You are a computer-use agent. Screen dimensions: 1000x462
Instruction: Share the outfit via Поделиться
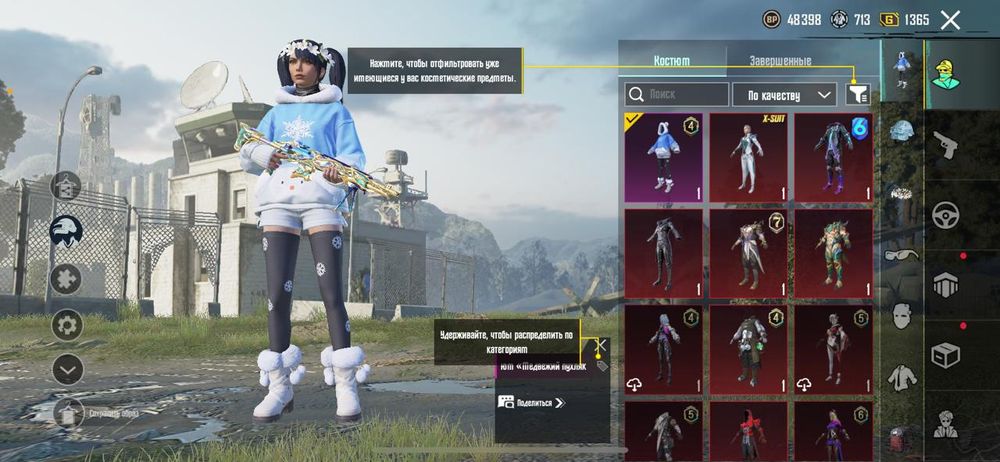[532, 403]
